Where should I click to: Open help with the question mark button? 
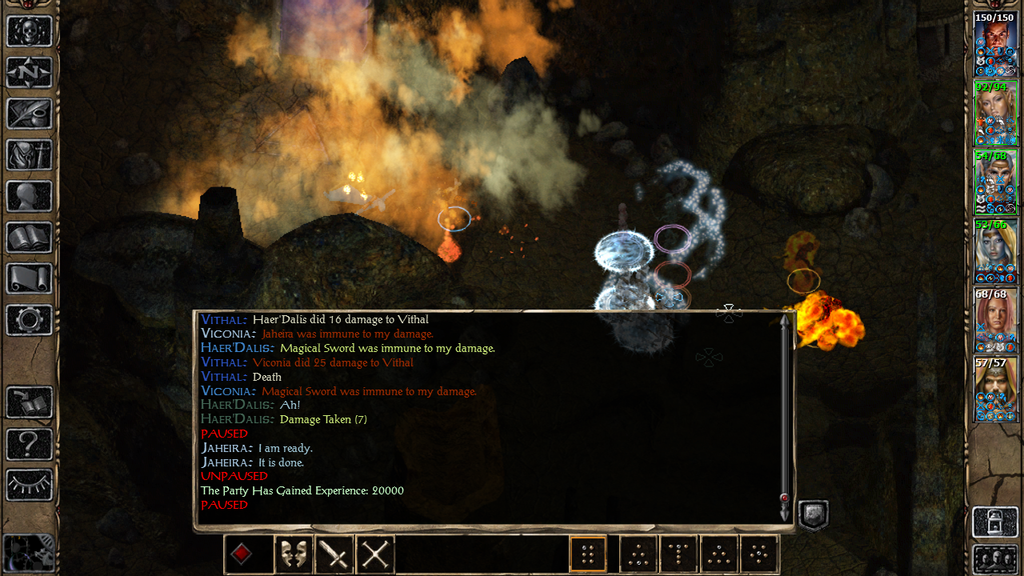pyautogui.click(x=29, y=443)
